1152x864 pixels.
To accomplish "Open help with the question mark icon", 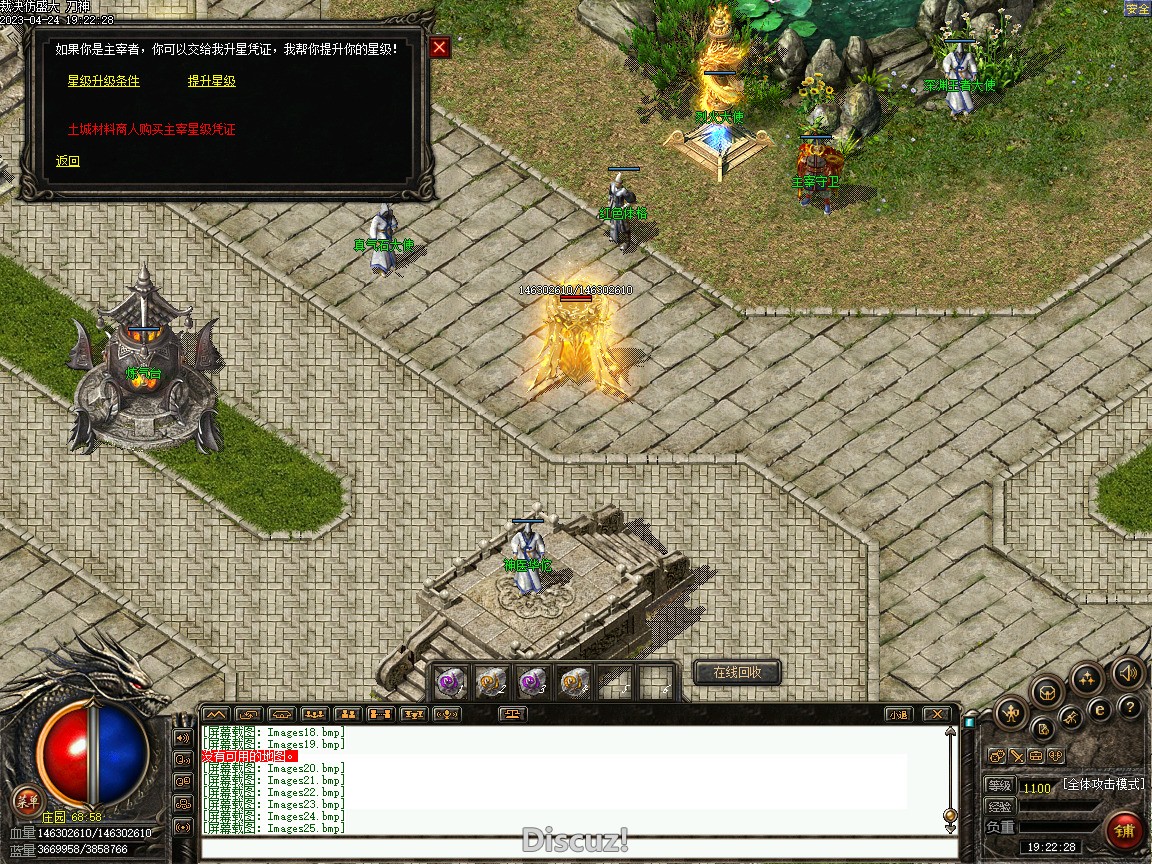I will [x=1130, y=708].
